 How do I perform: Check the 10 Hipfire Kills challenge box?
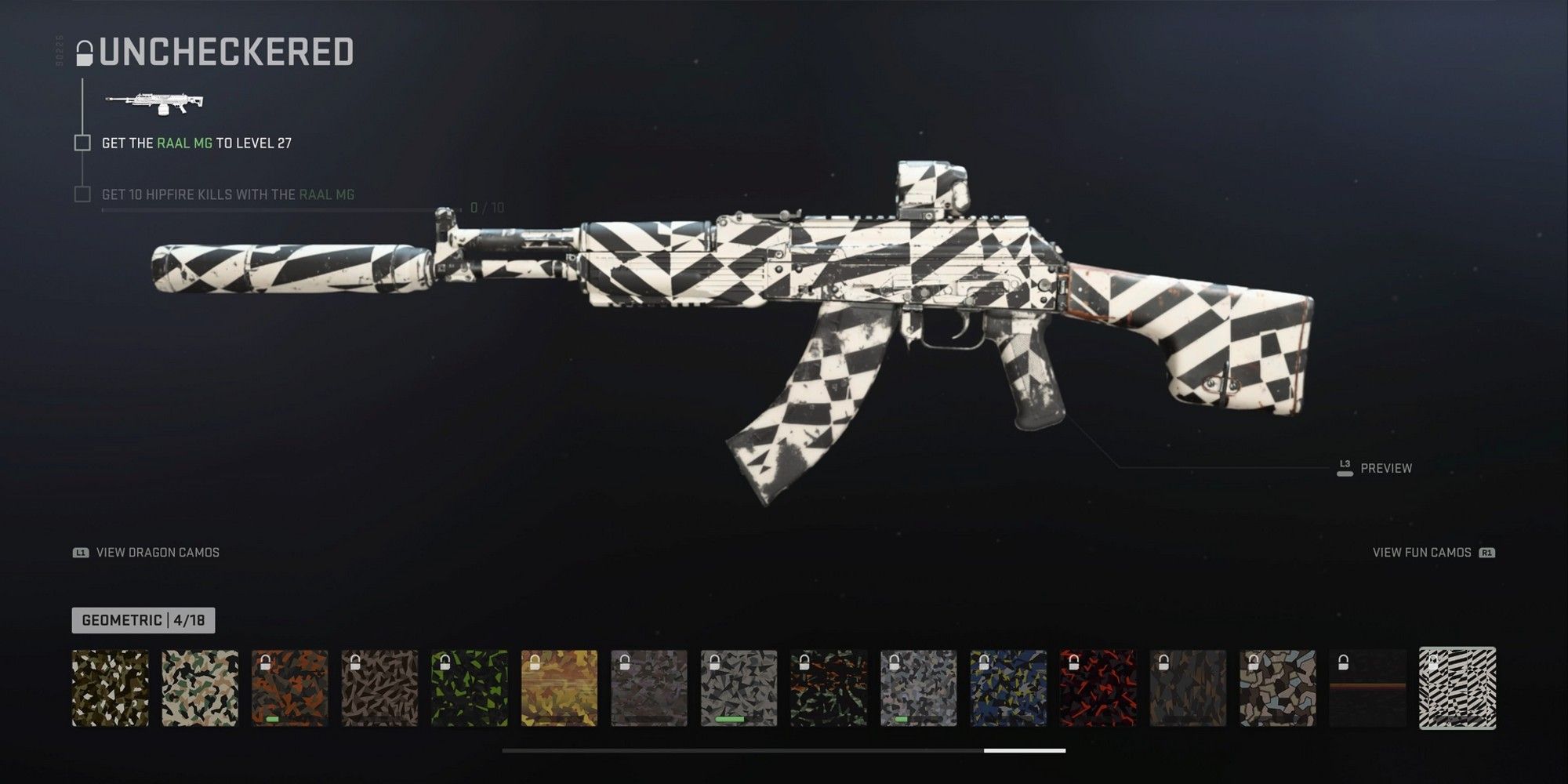(x=82, y=196)
